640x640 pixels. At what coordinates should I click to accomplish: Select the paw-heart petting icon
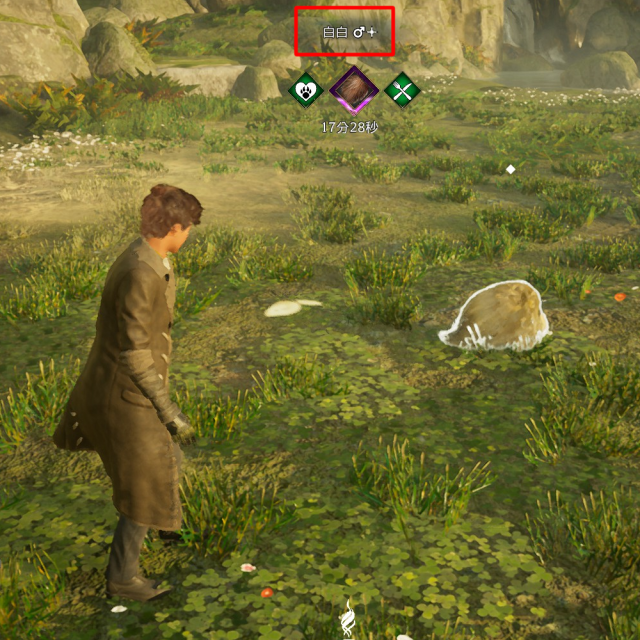[x=304, y=90]
